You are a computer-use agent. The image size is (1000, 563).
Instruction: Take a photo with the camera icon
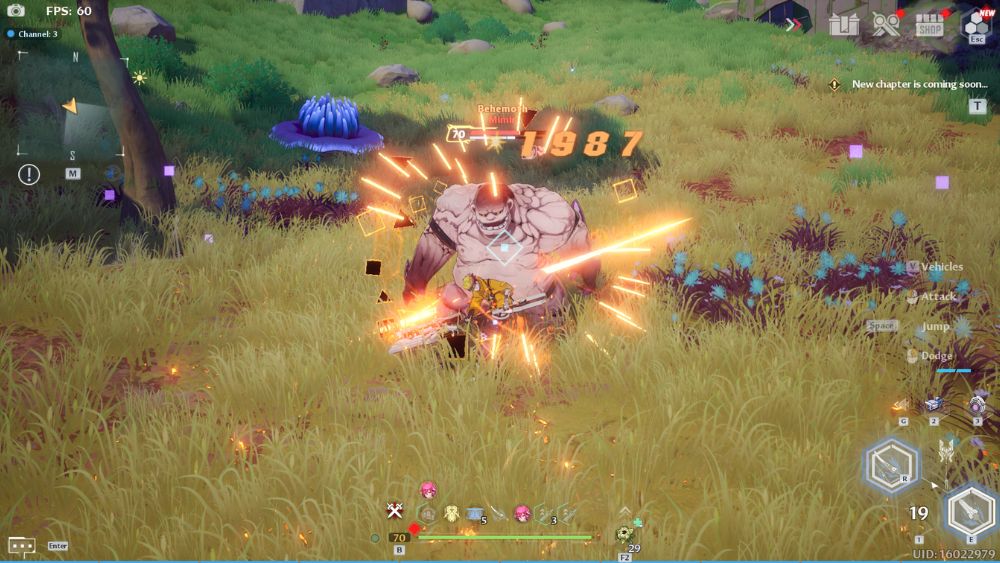click(16, 11)
